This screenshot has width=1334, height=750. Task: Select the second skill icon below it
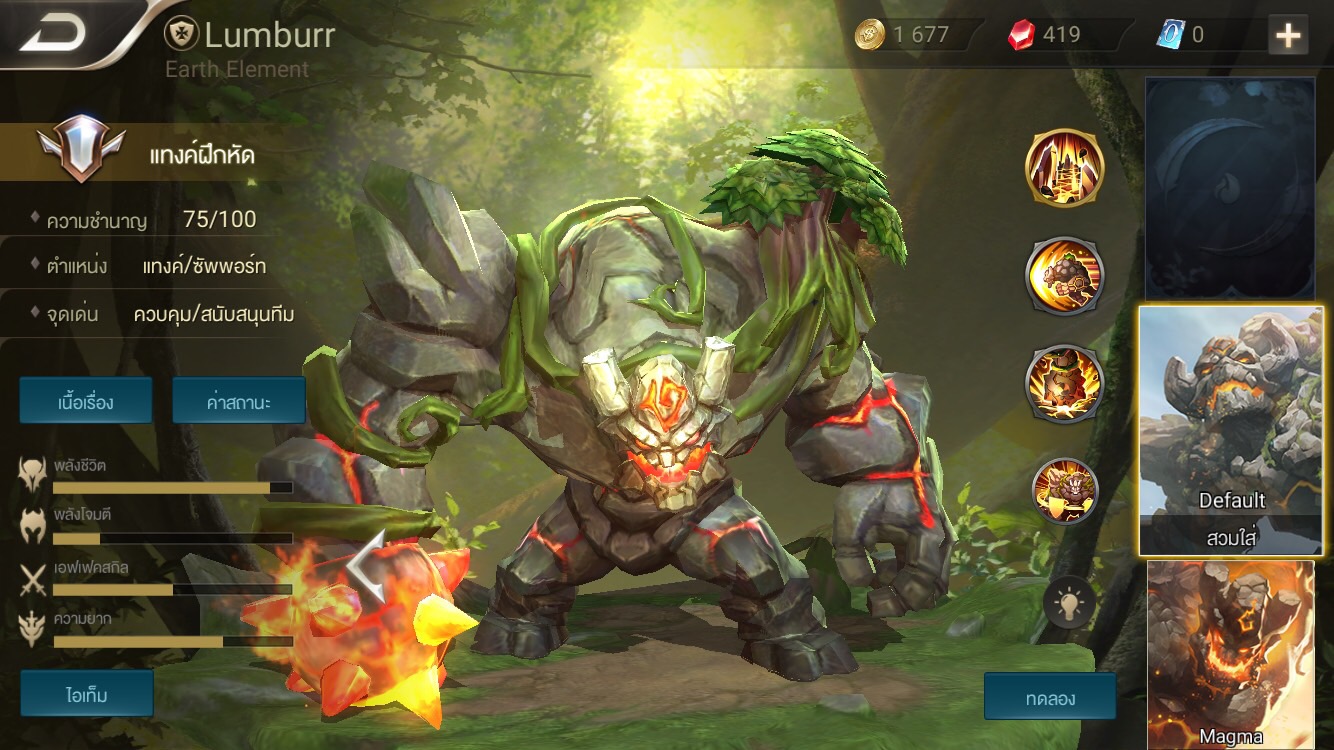(x=1064, y=274)
